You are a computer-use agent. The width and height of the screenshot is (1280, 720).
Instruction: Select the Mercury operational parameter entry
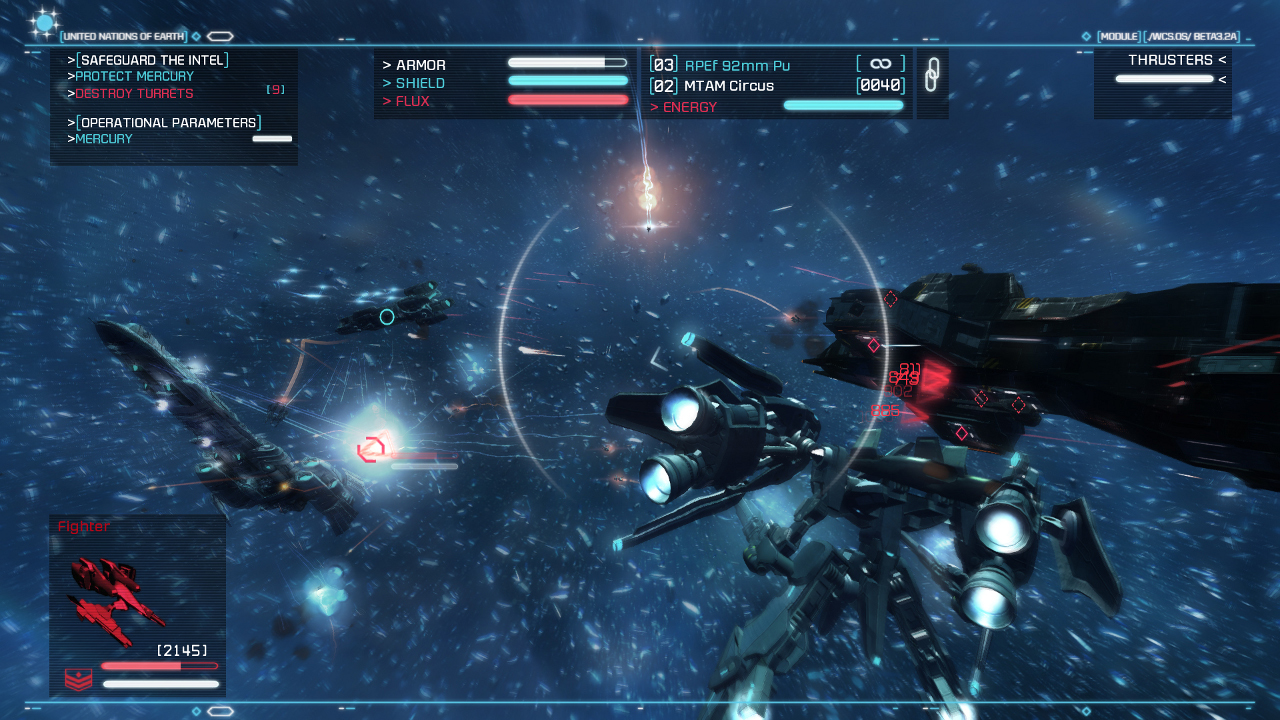(104, 139)
